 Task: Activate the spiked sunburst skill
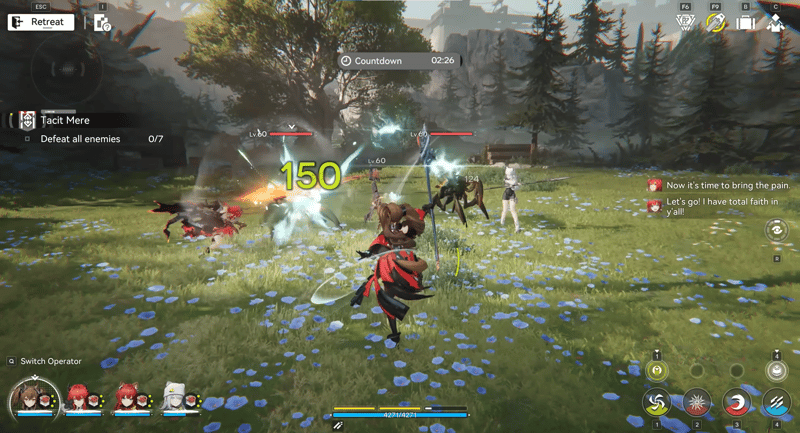[x=697, y=402]
